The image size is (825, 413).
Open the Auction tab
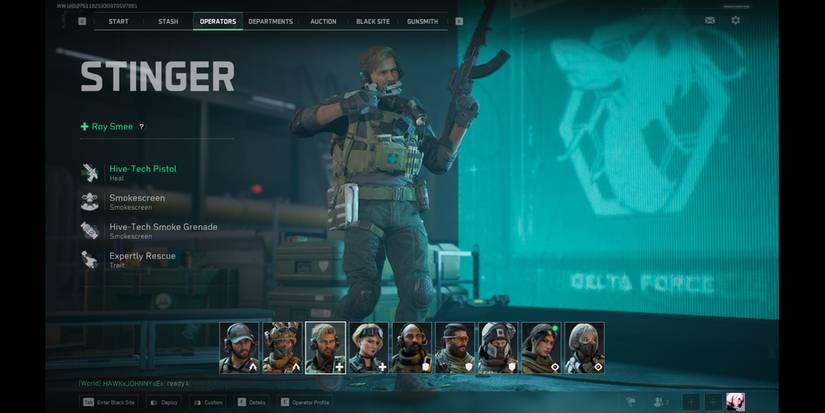click(x=323, y=21)
